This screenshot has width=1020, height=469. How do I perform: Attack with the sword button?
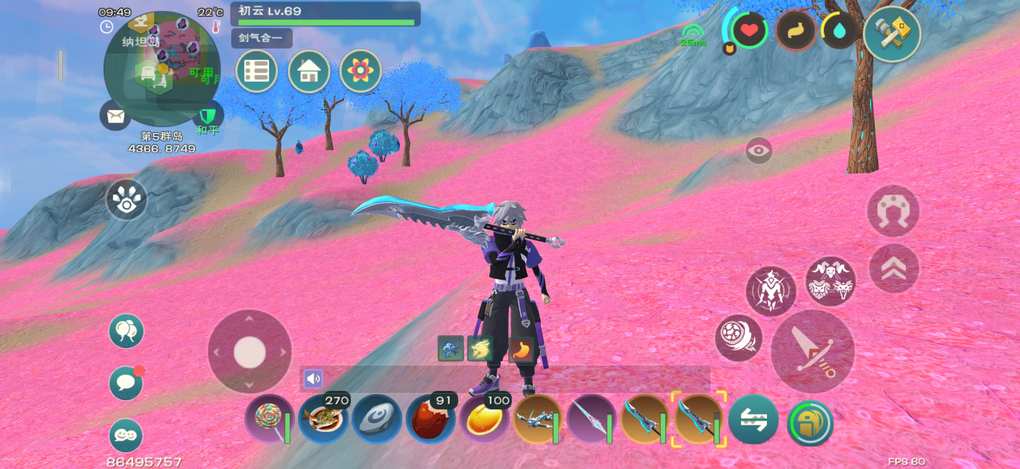812,351
